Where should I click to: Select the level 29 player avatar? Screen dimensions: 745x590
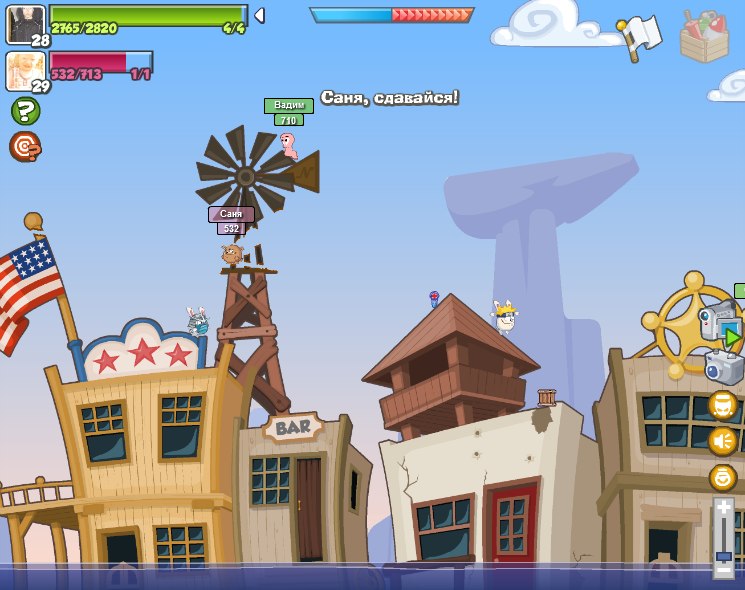point(26,71)
